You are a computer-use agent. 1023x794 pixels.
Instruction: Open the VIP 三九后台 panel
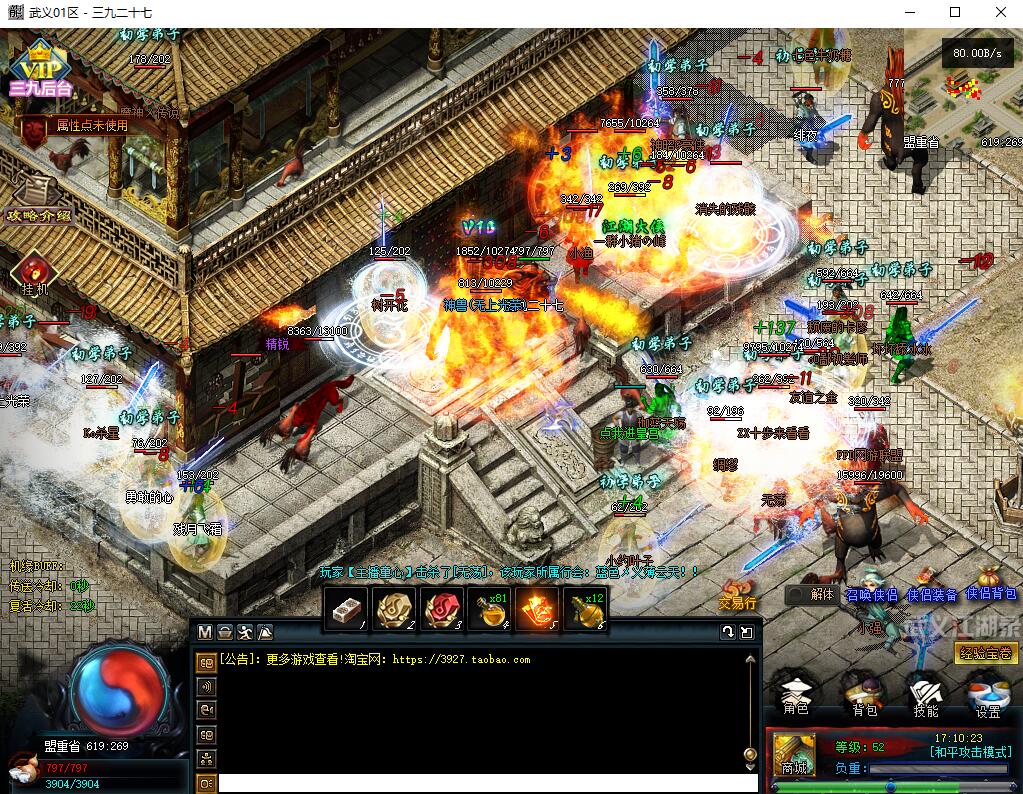(37, 67)
